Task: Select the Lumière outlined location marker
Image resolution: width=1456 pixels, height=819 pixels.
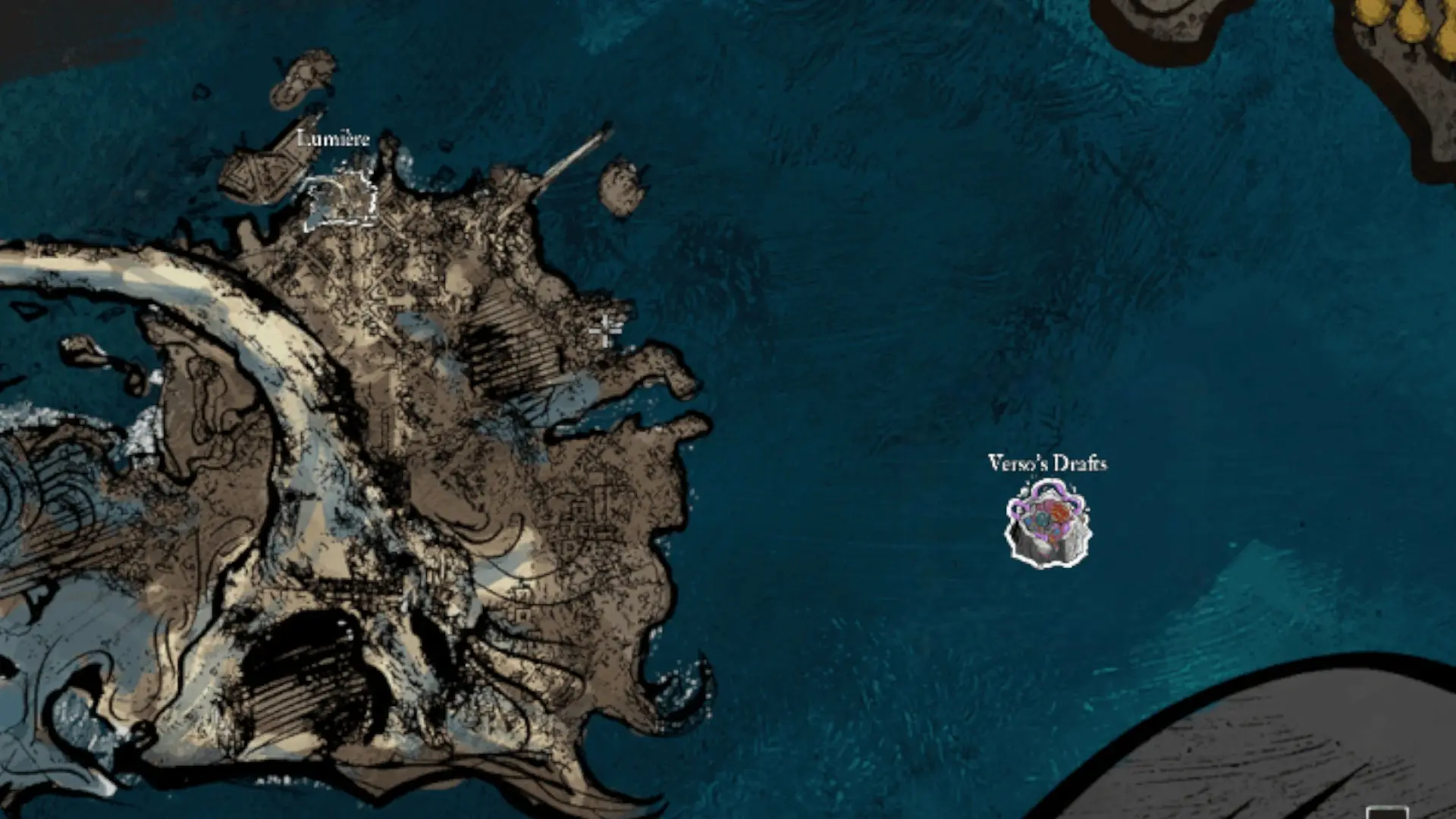Action: click(x=340, y=202)
